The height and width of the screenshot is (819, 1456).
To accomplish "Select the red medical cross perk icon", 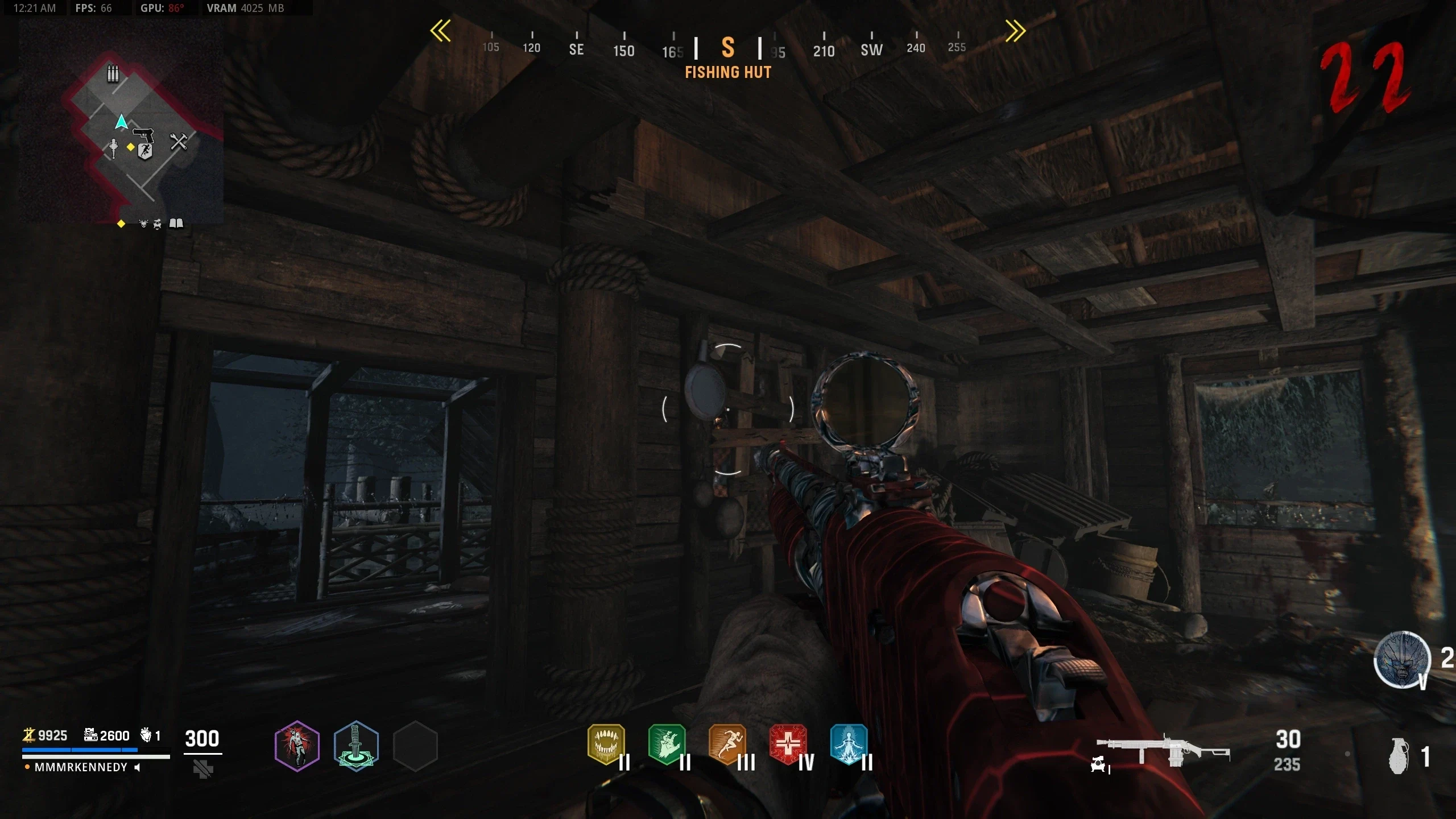I will (x=788, y=743).
